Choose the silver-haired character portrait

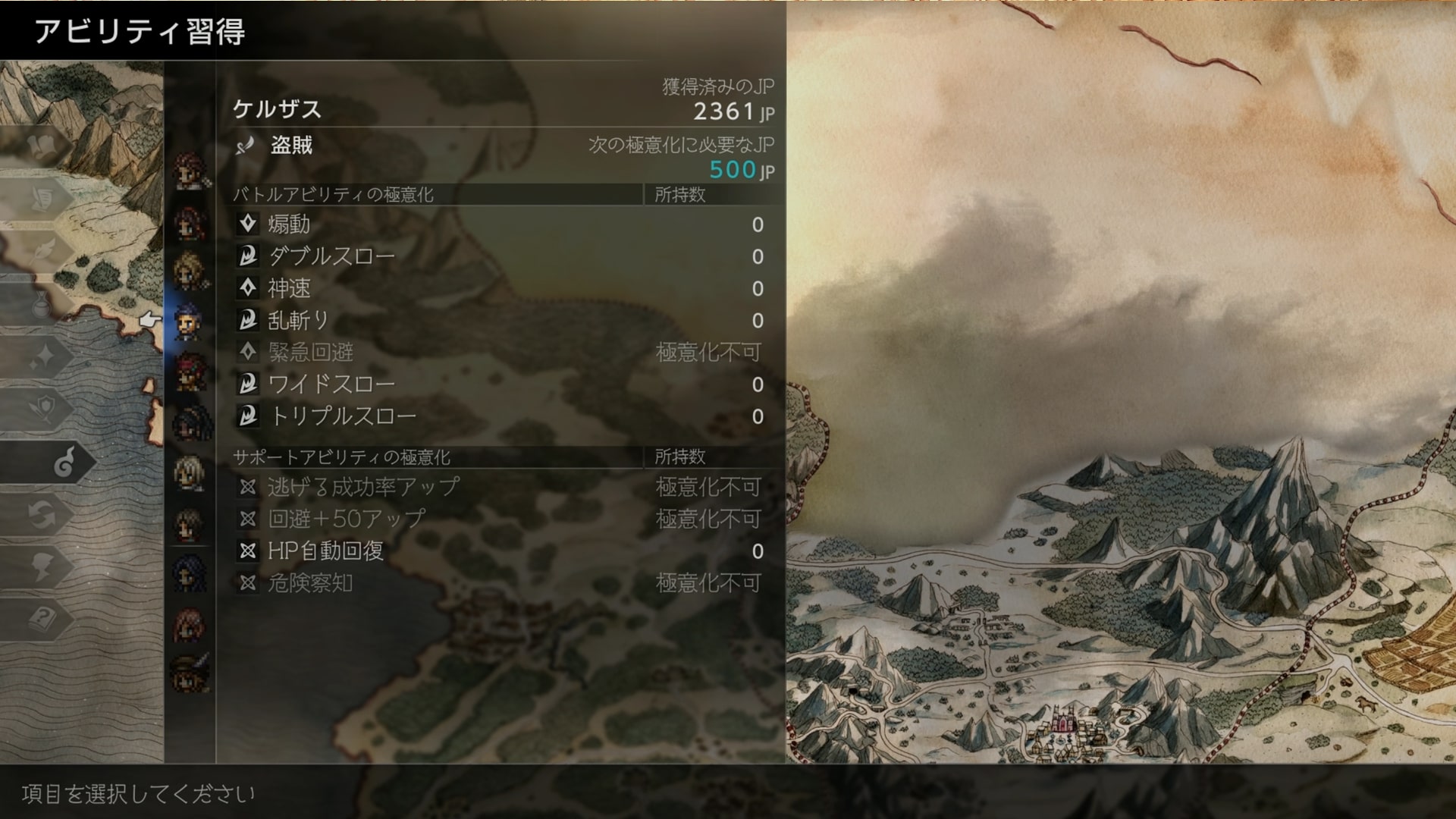coord(189,473)
